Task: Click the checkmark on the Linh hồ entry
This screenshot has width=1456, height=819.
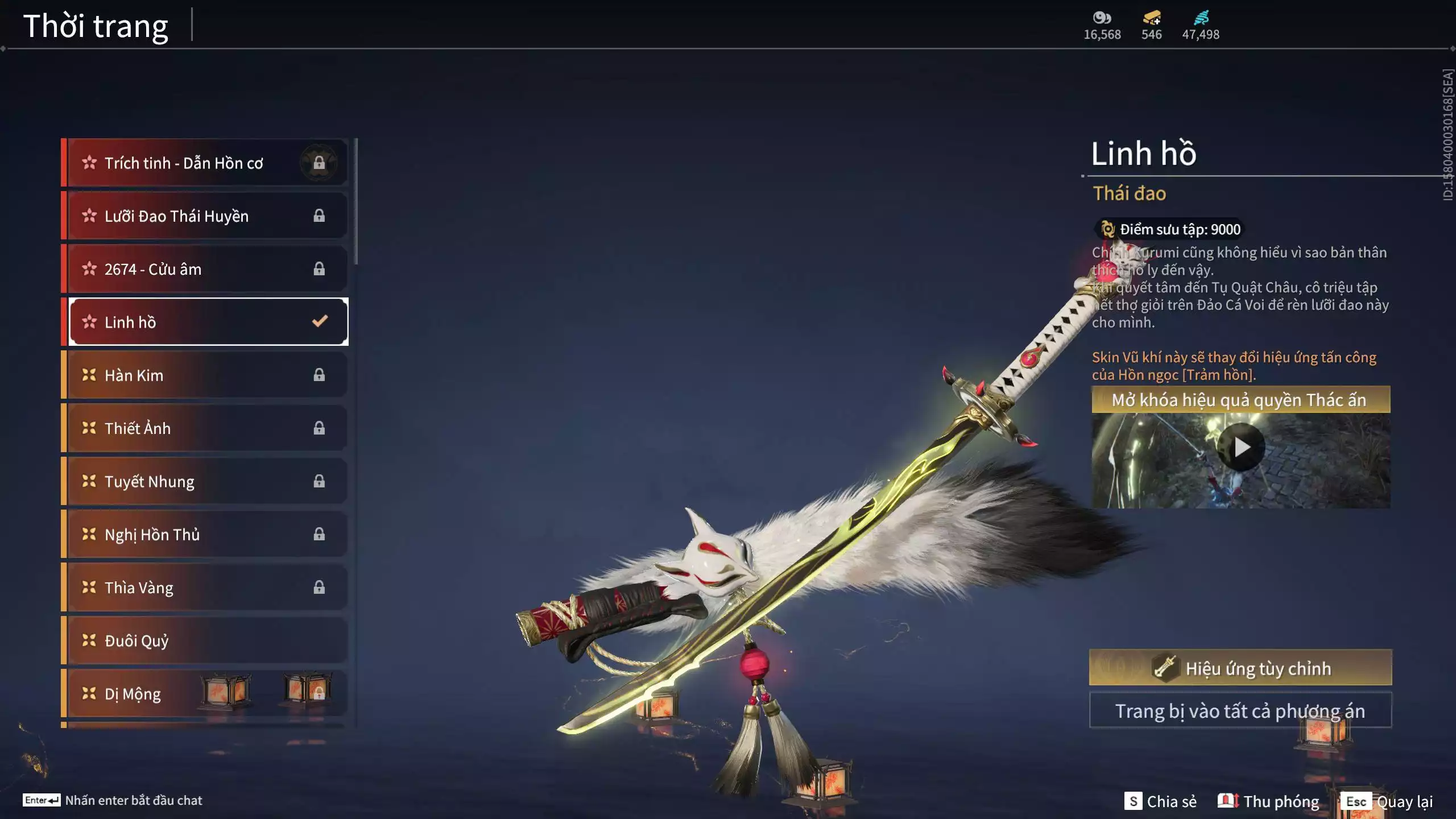Action: pos(318,321)
